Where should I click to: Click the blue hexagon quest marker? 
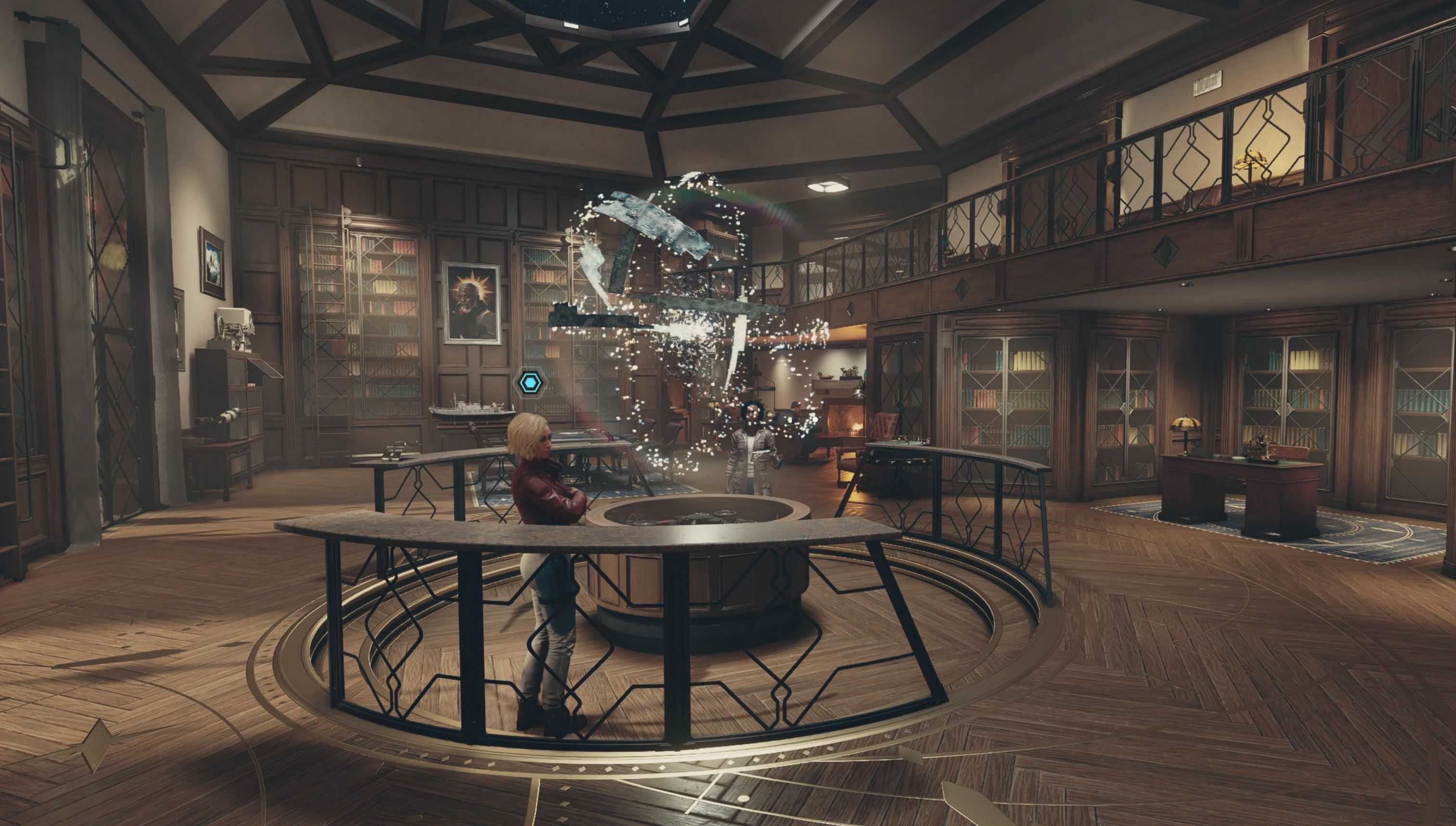531,384
